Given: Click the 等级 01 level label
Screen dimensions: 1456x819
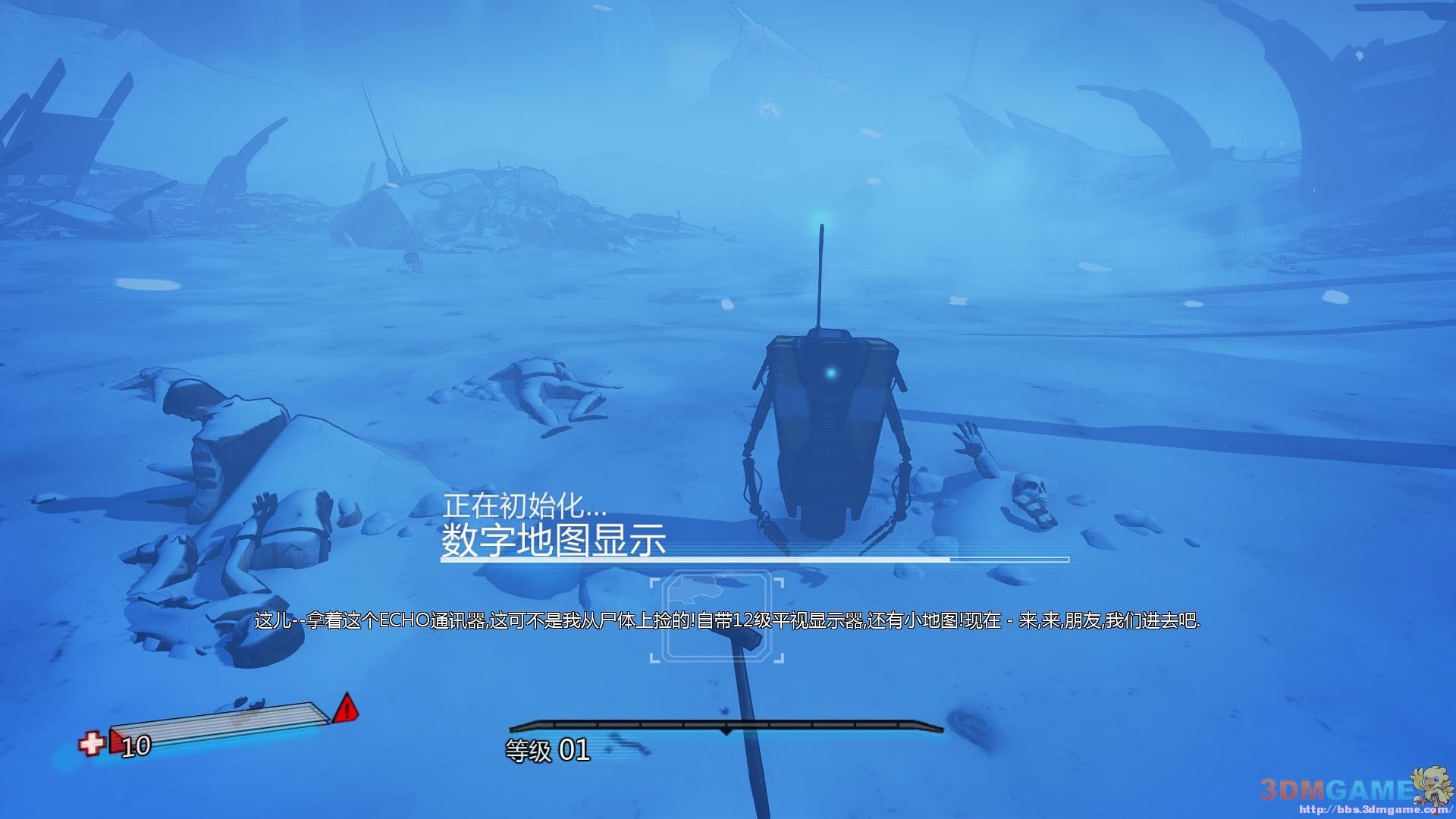Looking at the screenshot, I should (x=546, y=750).
